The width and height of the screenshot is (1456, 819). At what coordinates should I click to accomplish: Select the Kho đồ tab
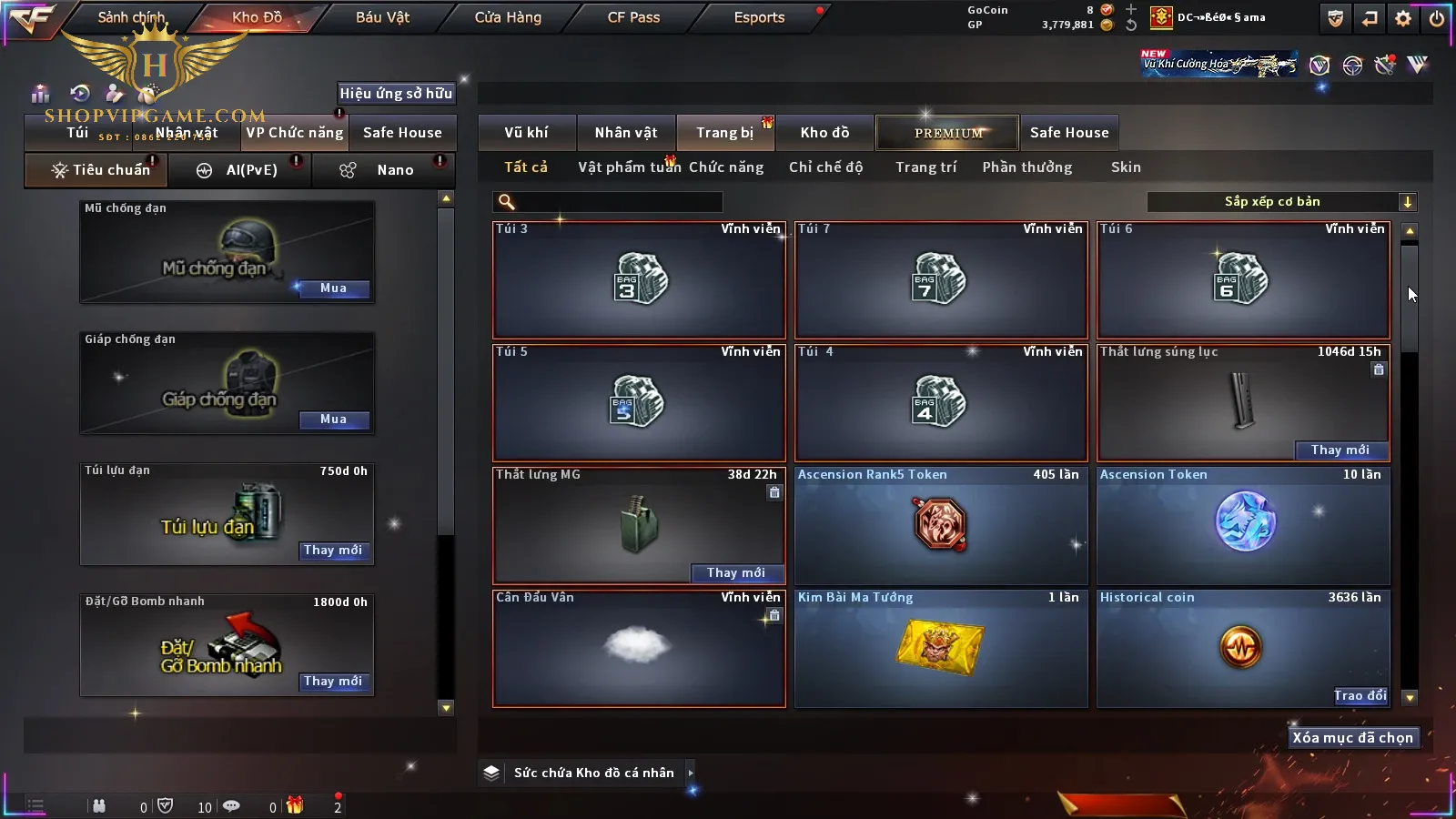(x=824, y=133)
